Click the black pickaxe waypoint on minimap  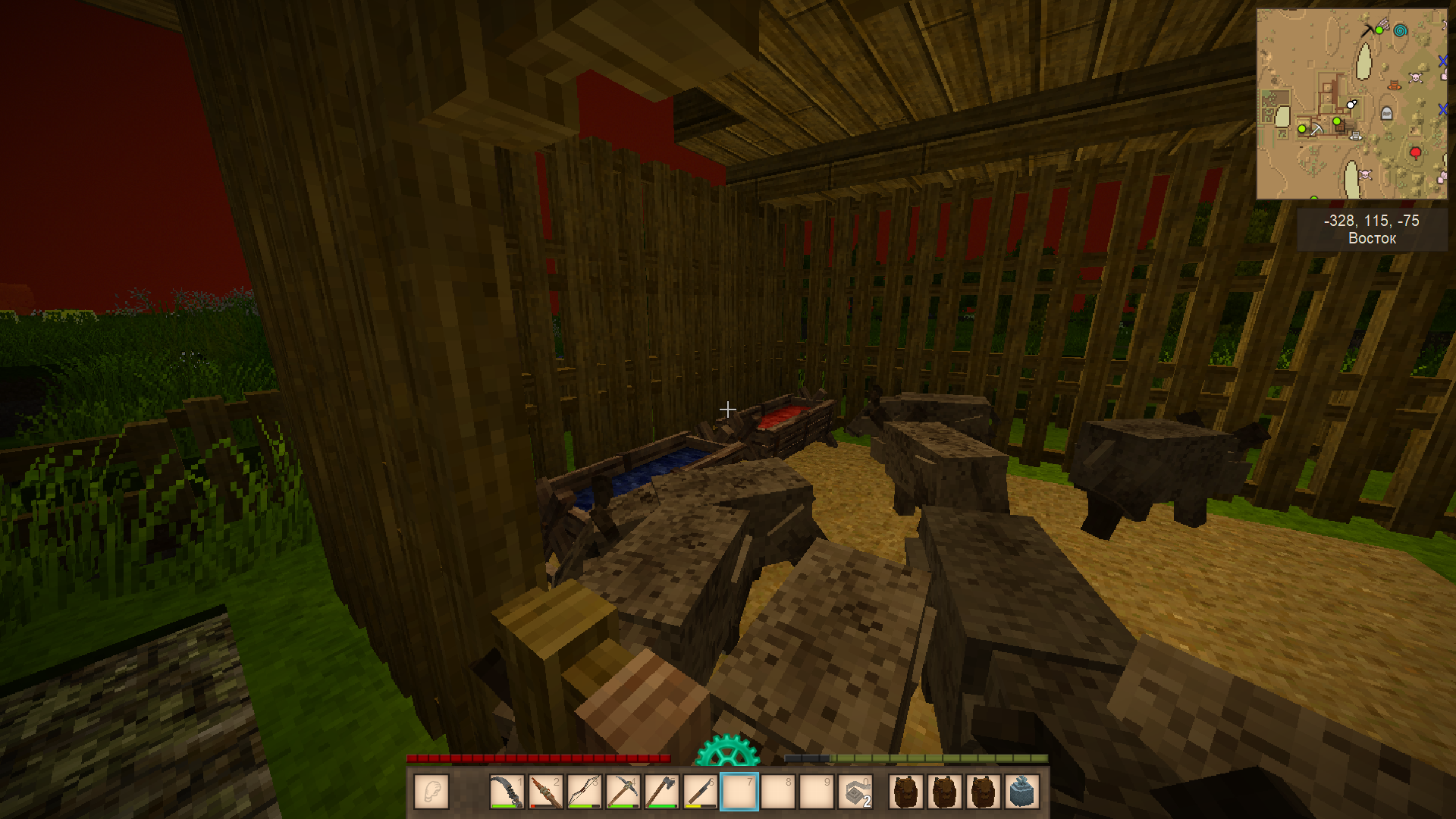coord(1367,30)
